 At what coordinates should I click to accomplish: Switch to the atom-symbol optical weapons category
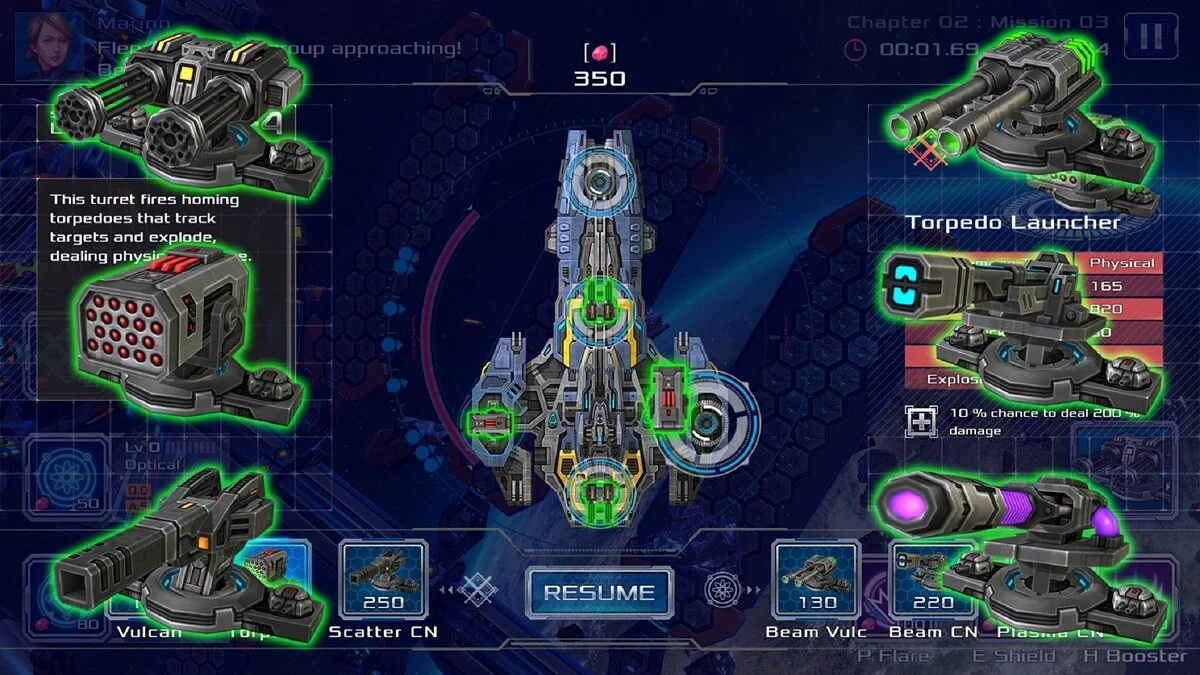tap(720, 591)
